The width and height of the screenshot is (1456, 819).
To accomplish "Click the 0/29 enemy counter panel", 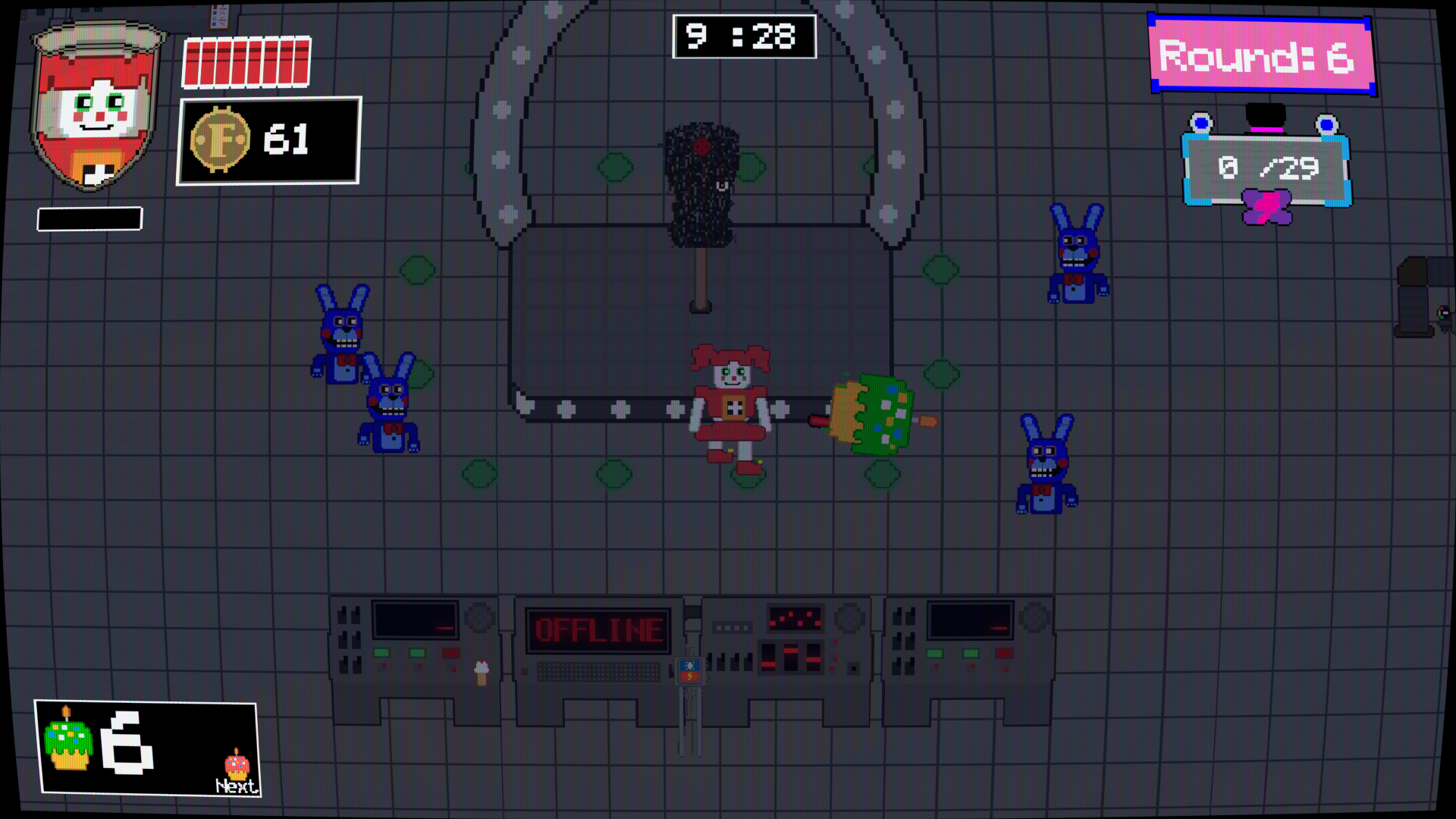I will click(1268, 168).
